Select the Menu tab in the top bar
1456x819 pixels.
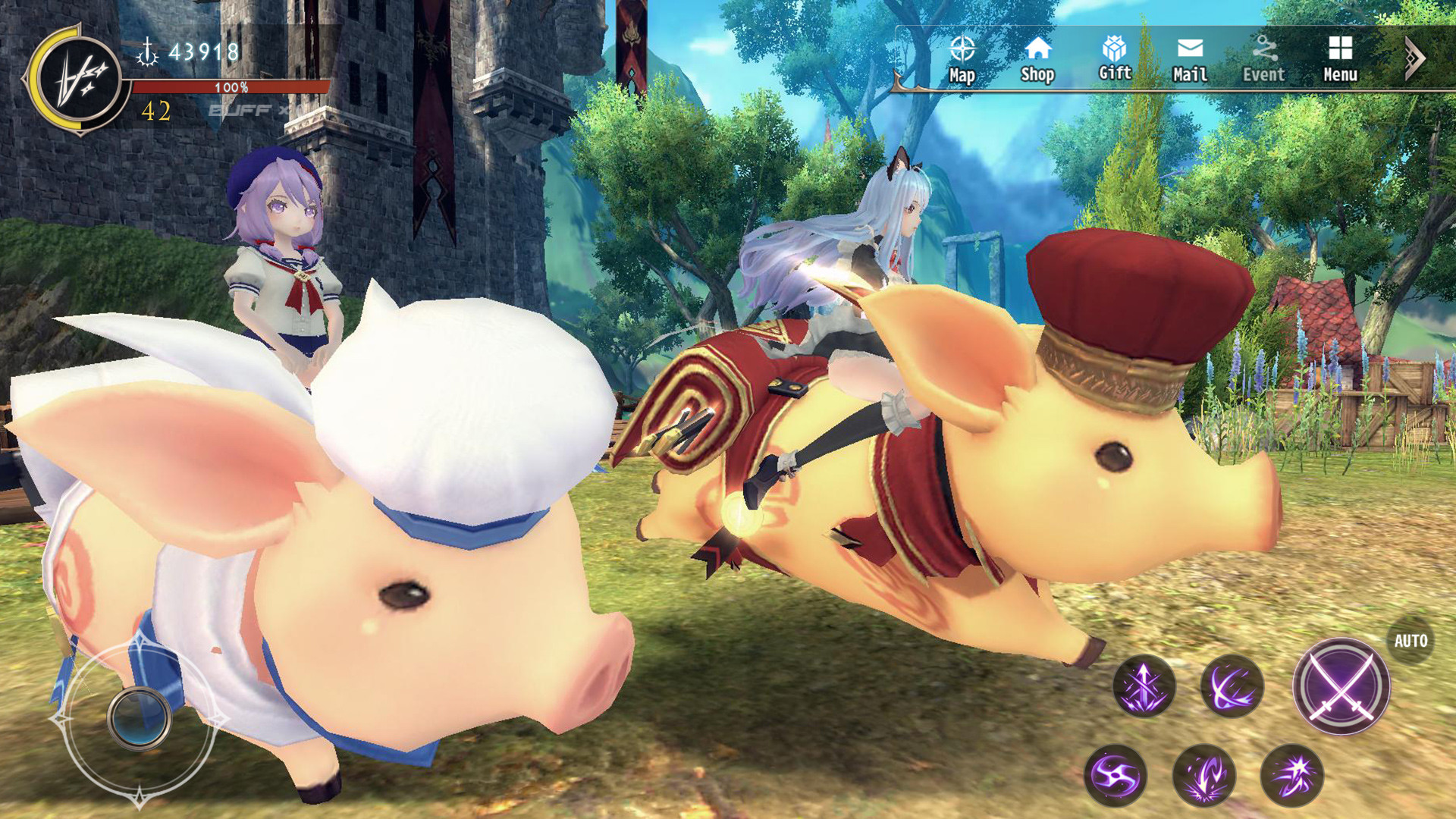[1338, 61]
